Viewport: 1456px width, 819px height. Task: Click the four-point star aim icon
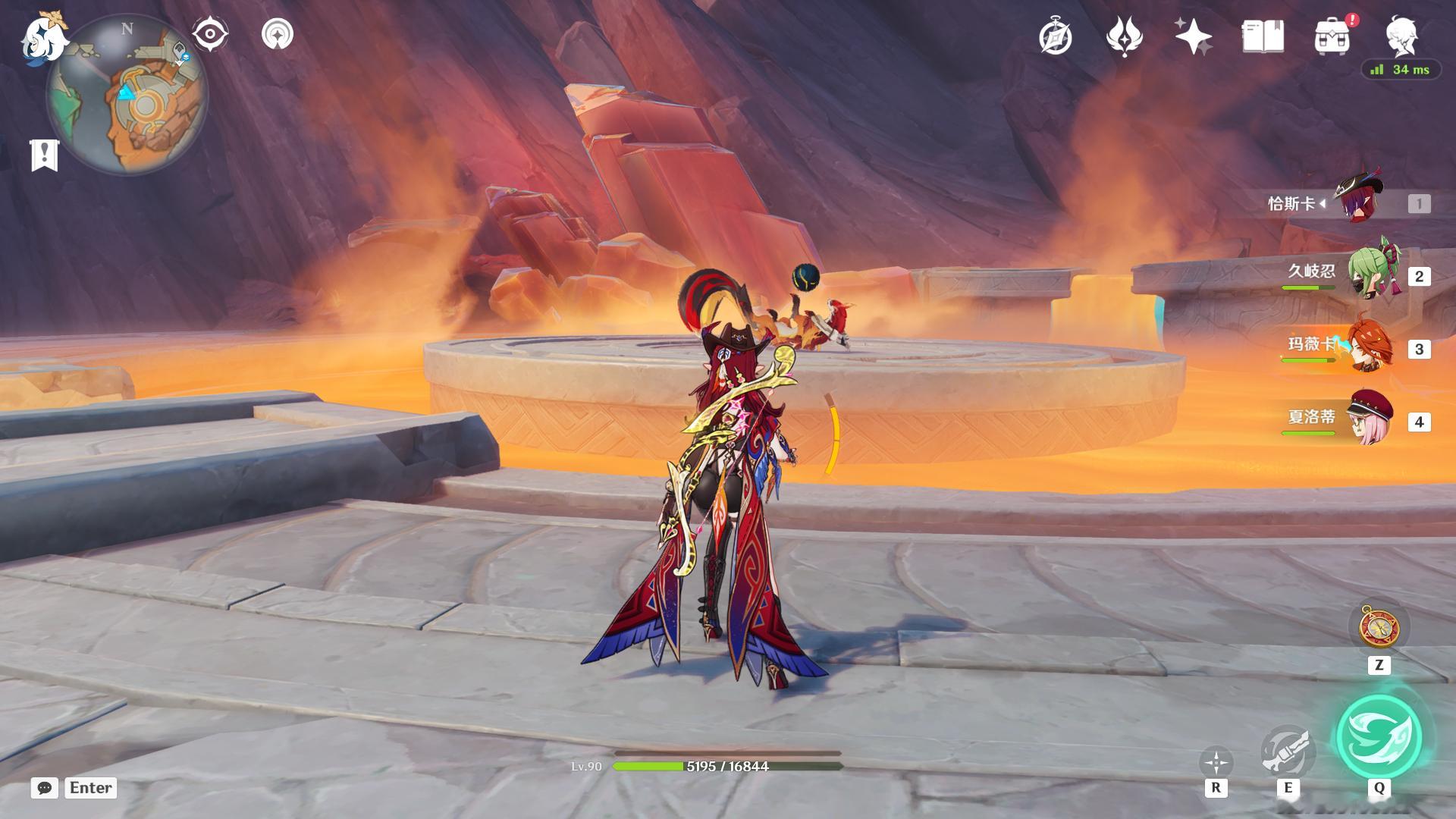tap(1216, 762)
